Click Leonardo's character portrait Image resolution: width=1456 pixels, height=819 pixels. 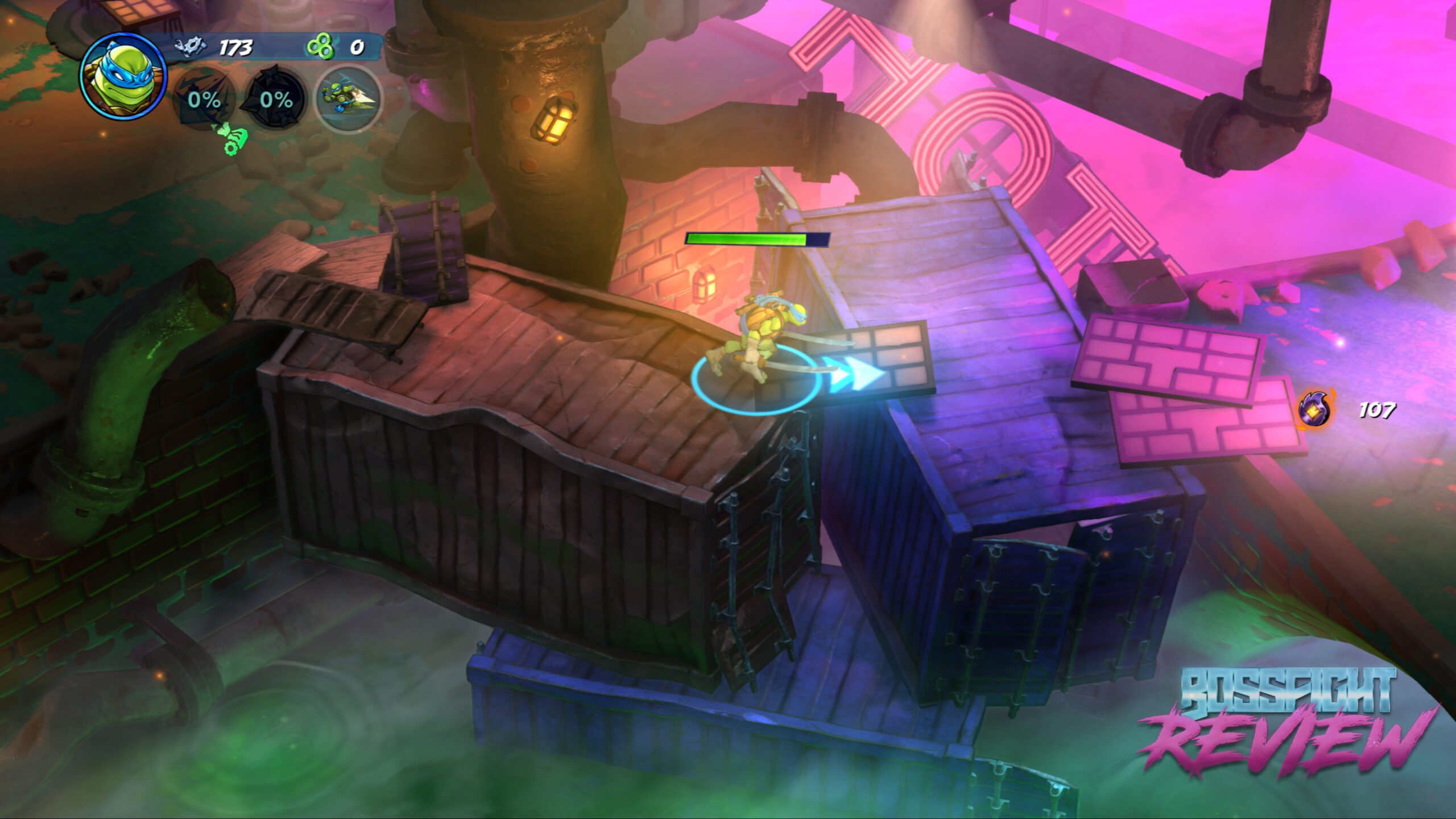click(123, 76)
